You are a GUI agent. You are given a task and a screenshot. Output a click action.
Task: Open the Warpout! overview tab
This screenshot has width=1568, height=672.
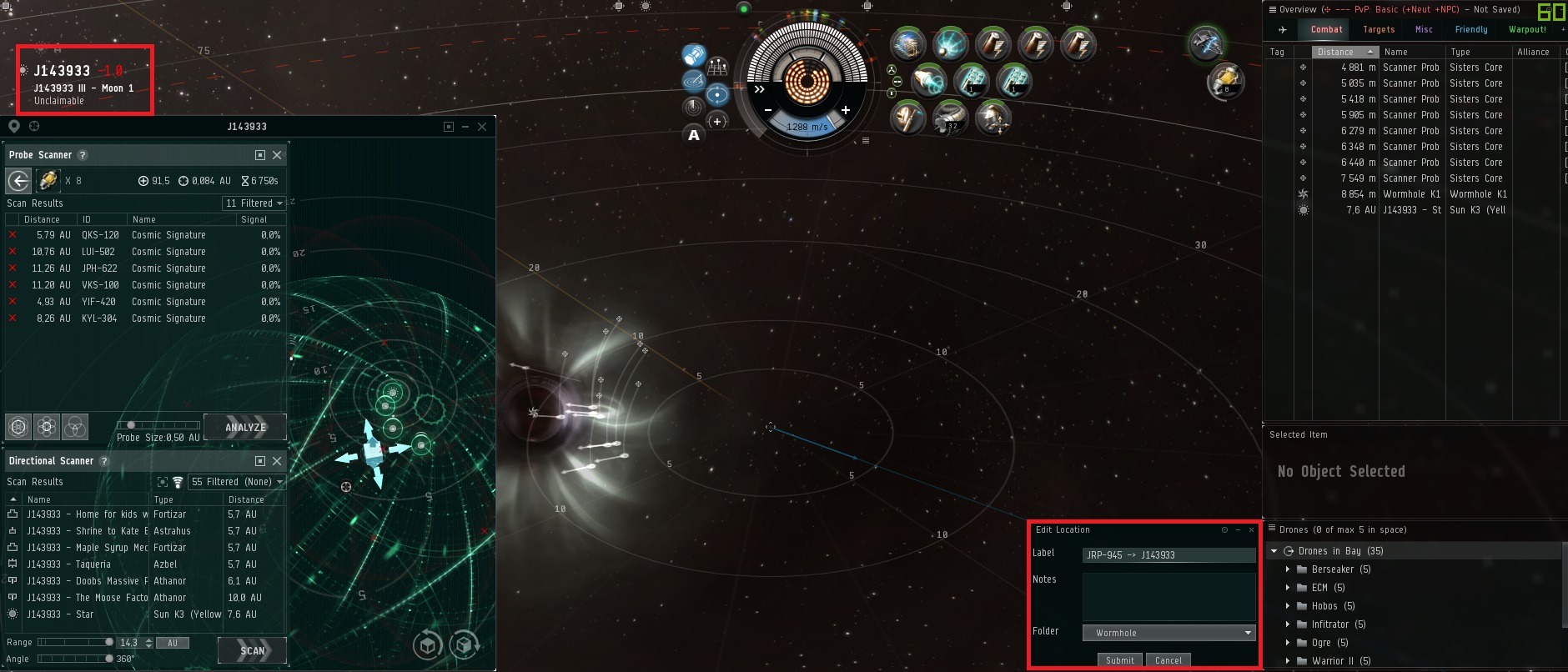[1527, 29]
